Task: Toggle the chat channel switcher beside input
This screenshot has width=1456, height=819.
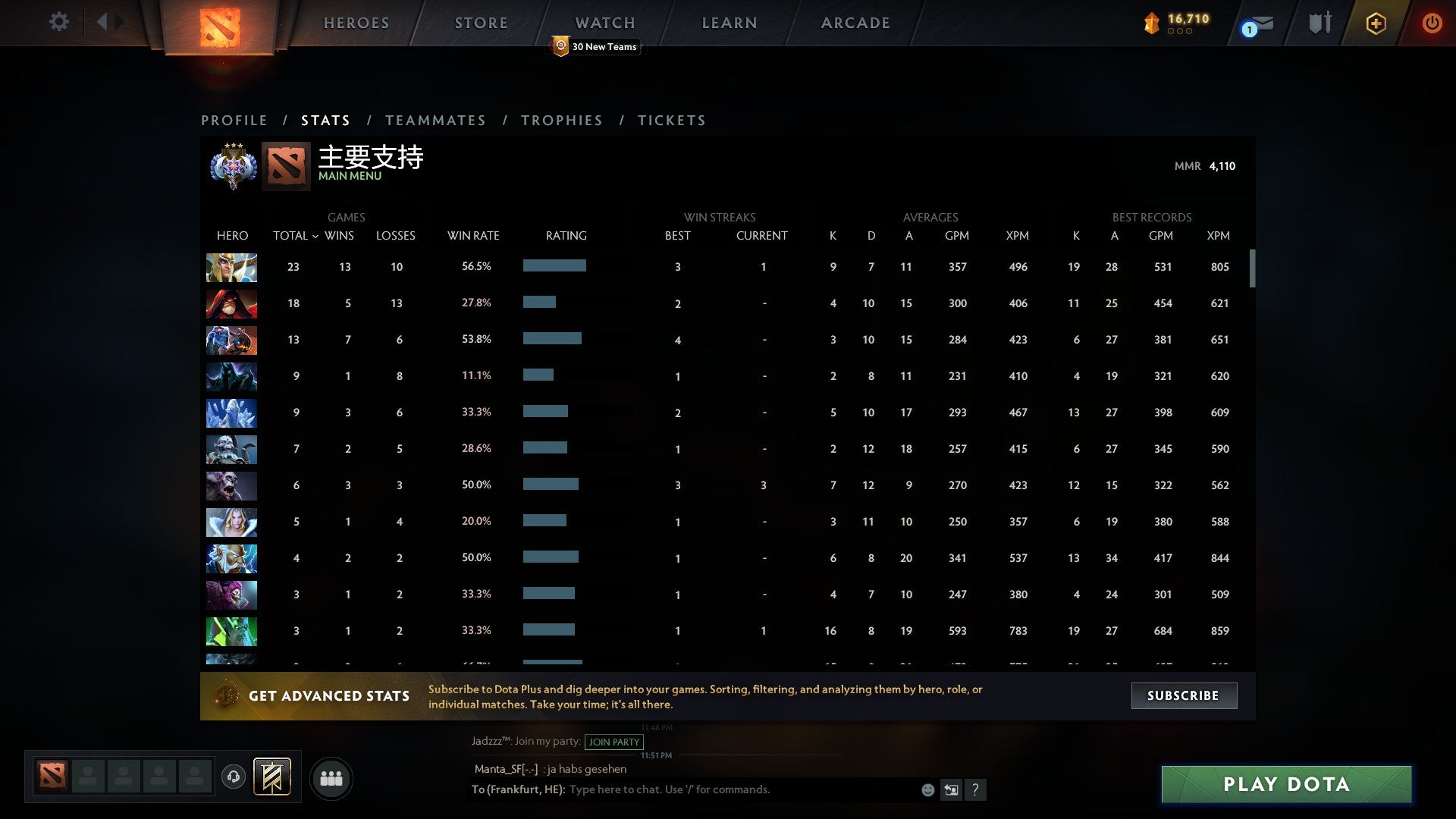Action: (952, 789)
